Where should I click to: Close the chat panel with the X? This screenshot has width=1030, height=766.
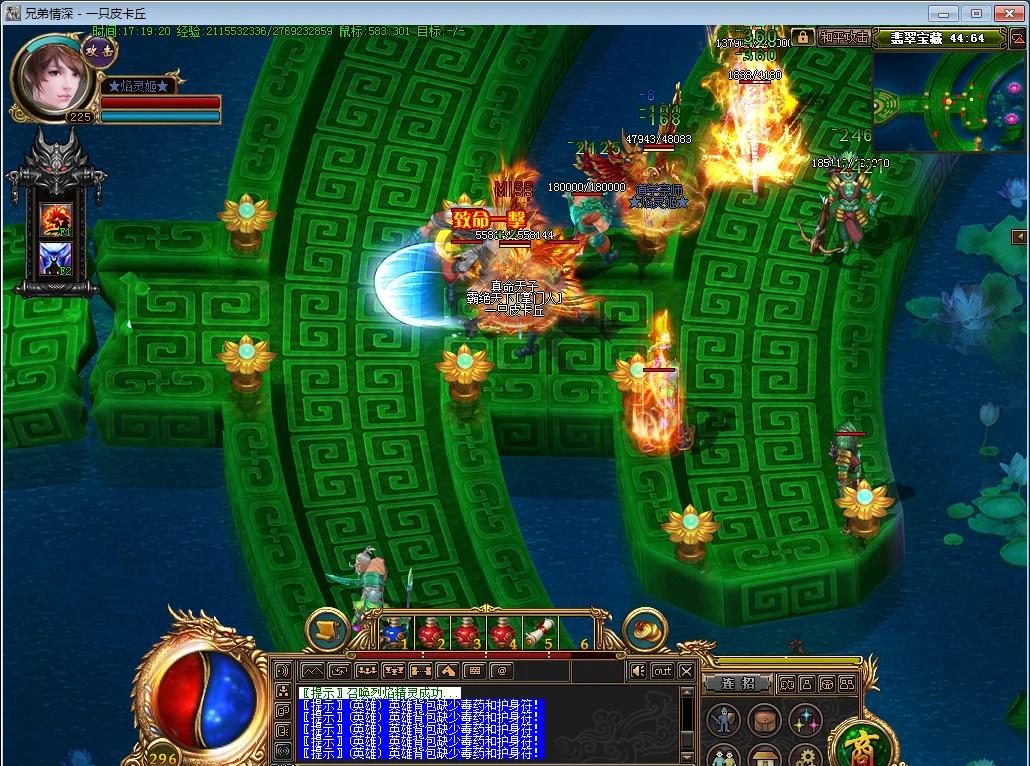click(x=687, y=671)
